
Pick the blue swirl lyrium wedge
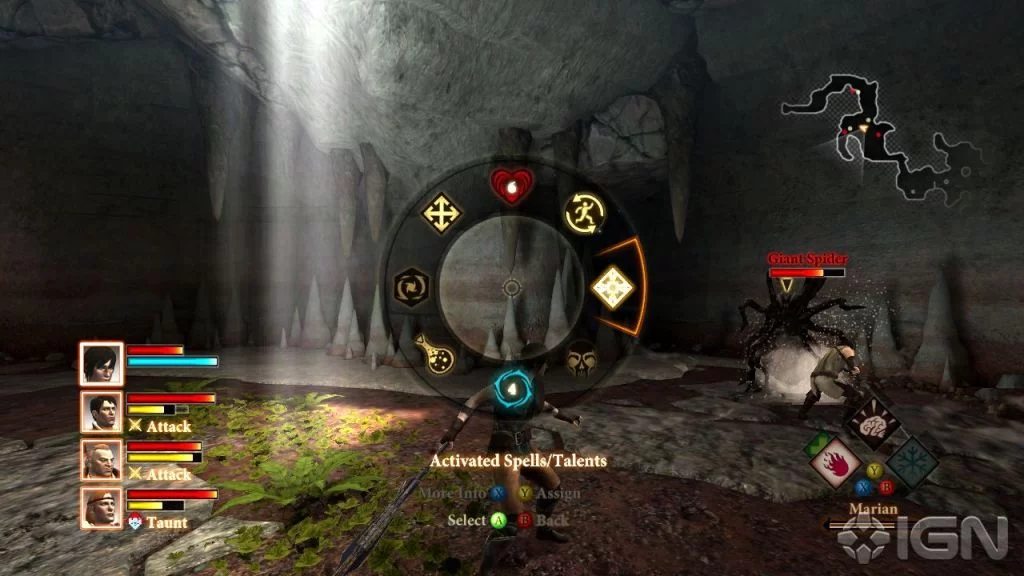[x=511, y=387]
